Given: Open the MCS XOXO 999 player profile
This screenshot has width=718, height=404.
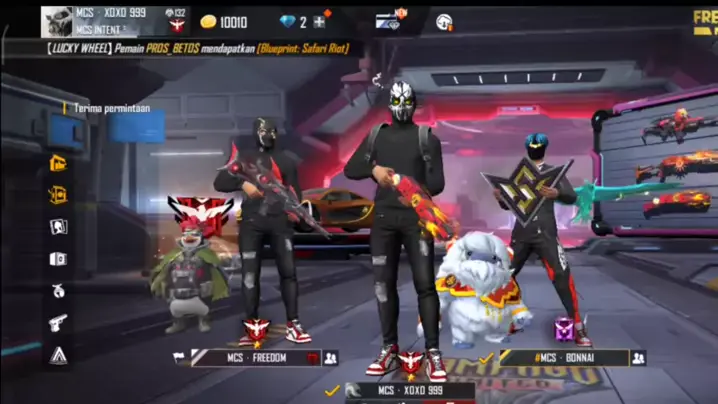Looking at the screenshot, I should pos(58,21).
